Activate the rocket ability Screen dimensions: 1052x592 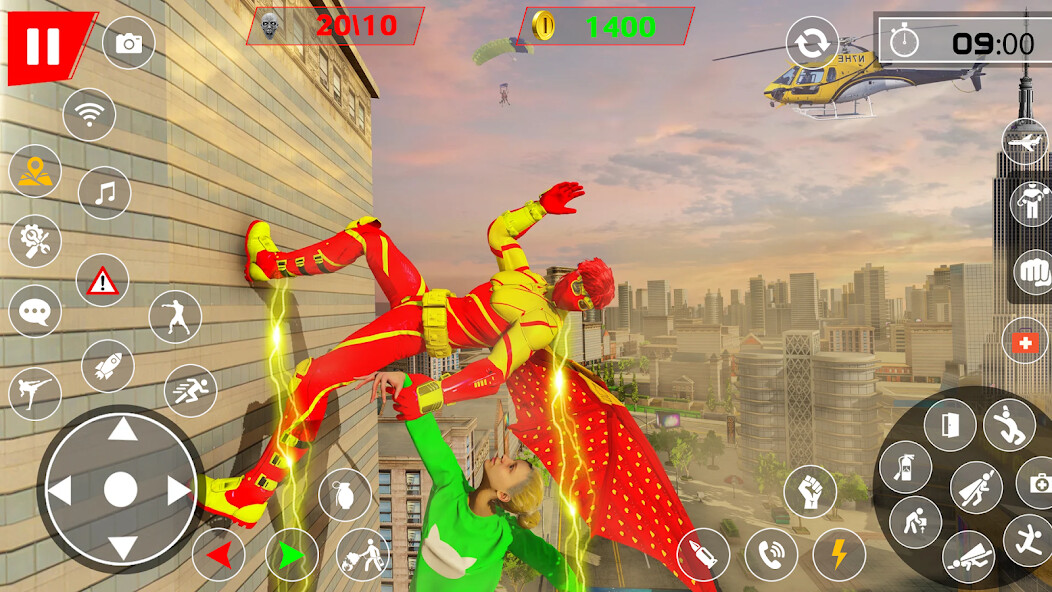point(107,366)
